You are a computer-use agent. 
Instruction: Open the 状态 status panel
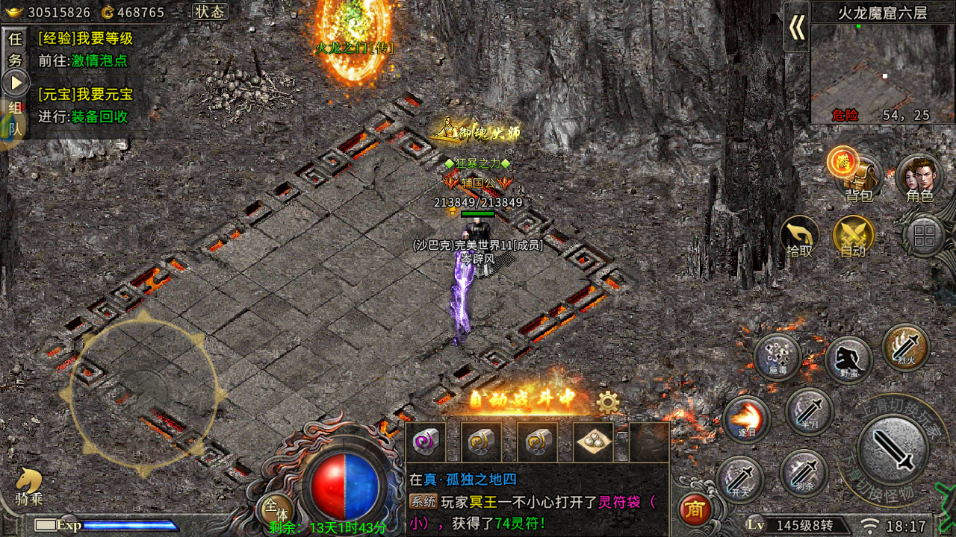pos(209,12)
